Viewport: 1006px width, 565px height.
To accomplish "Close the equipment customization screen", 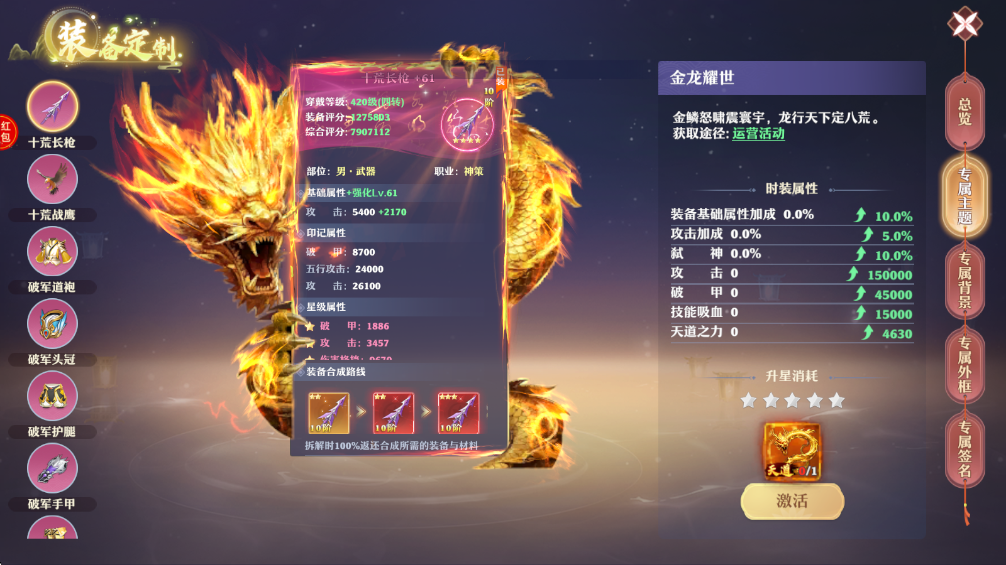I will pyautogui.click(x=964, y=24).
